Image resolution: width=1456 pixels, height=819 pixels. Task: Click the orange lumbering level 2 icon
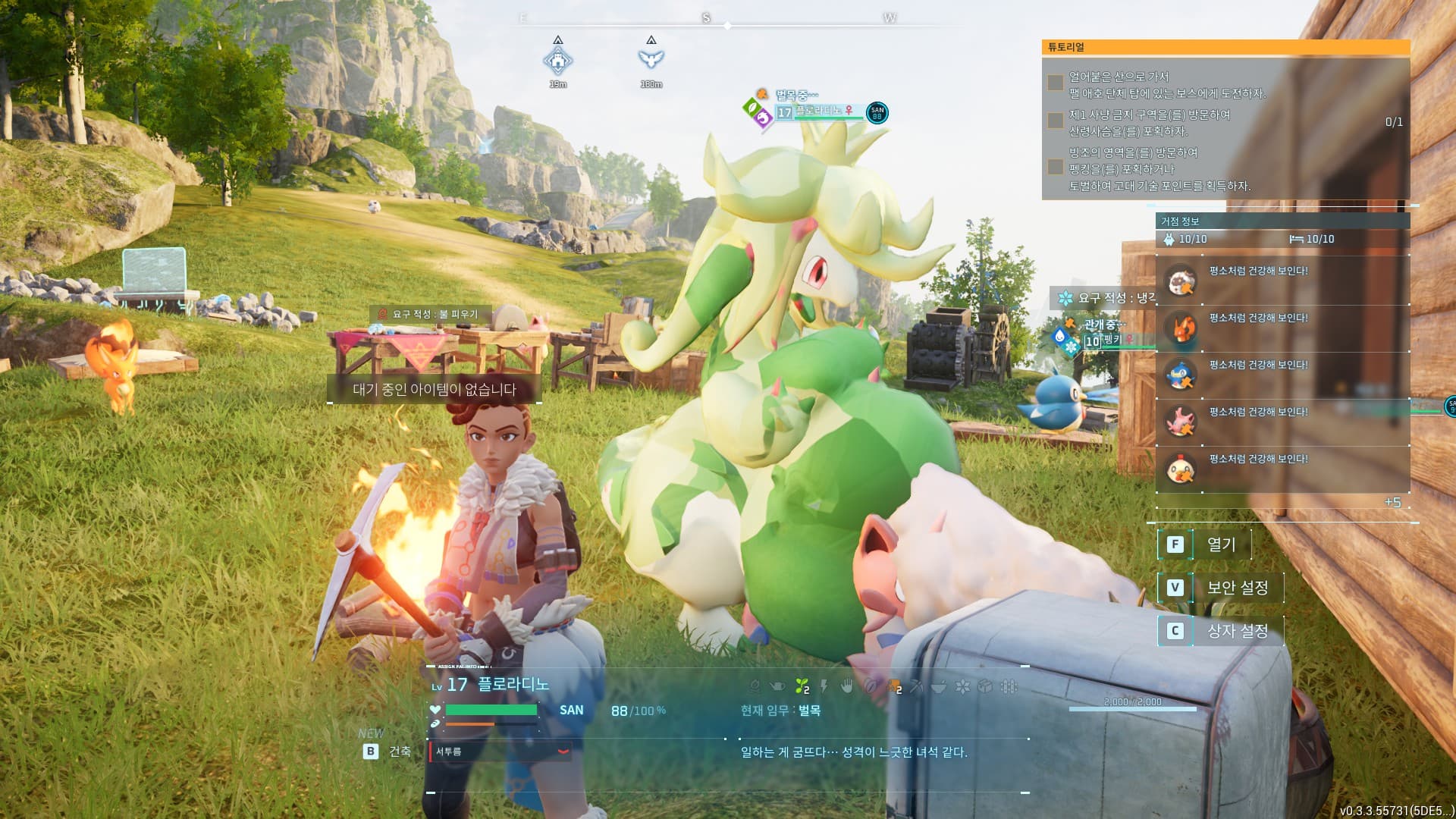click(895, 687)
